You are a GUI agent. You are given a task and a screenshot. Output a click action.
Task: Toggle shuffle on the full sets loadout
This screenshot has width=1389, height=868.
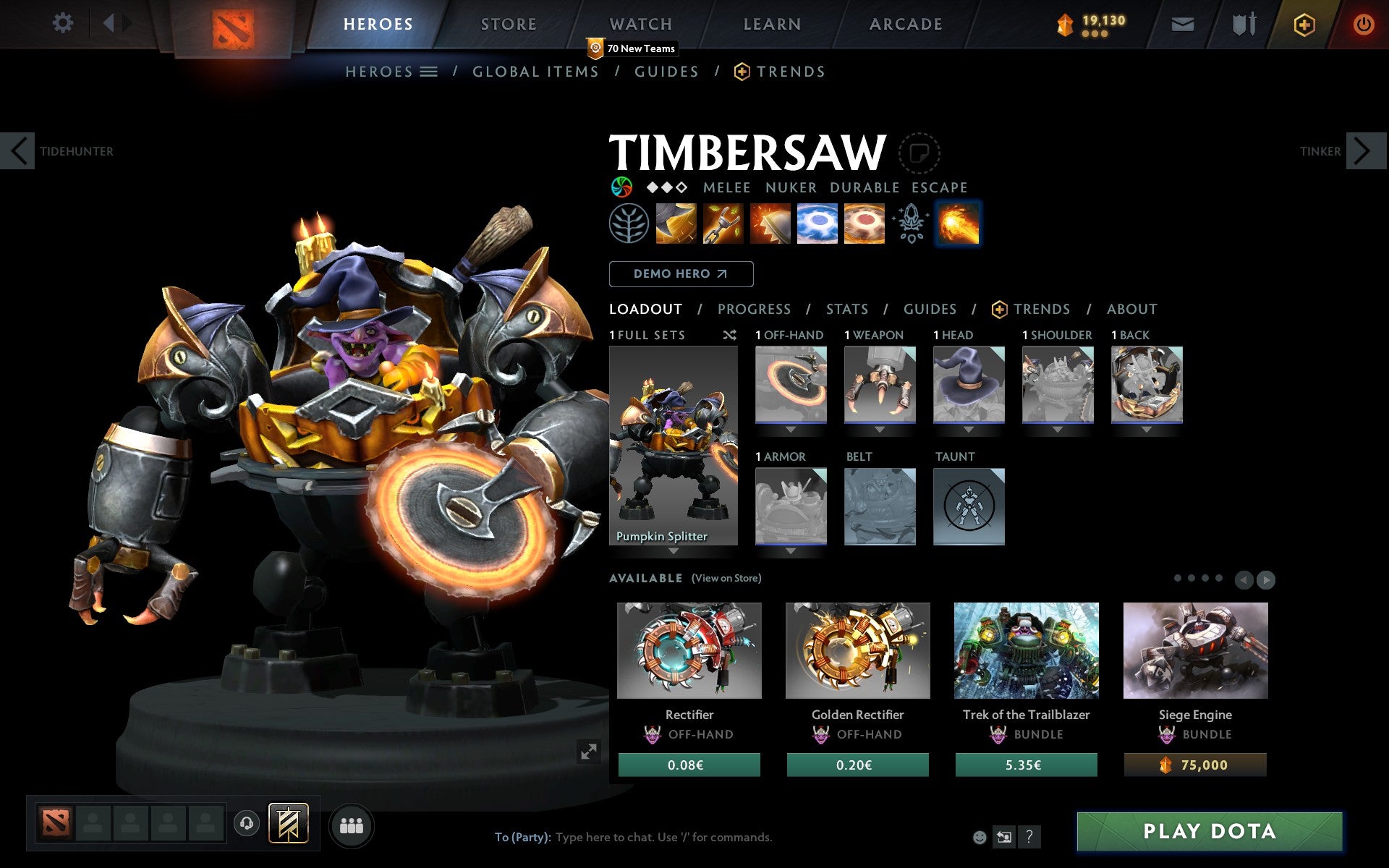729,335
